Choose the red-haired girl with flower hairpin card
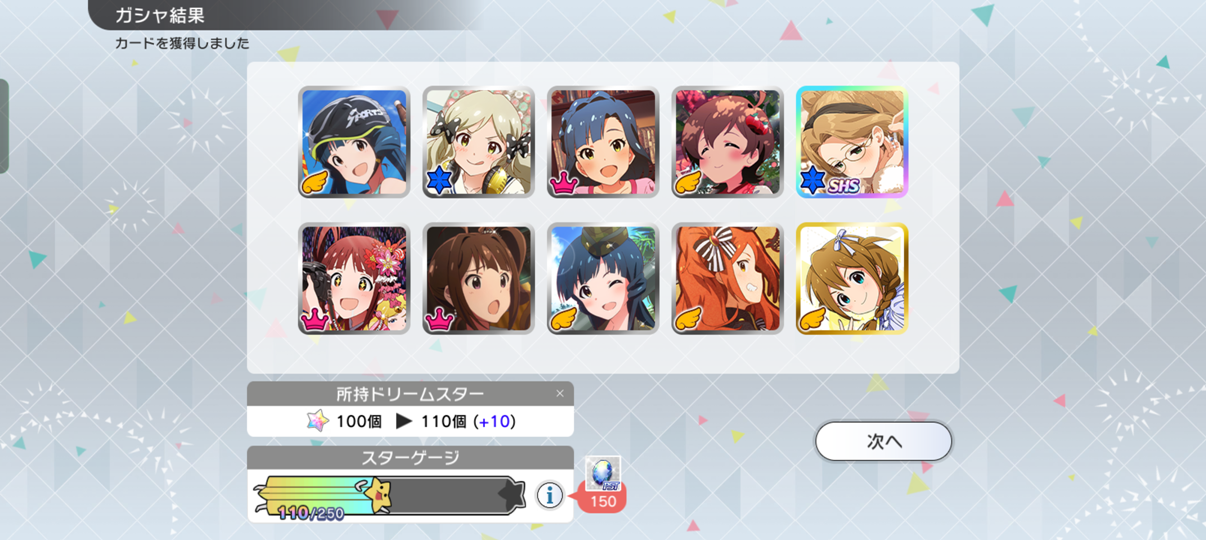The image size is (1206, 540). [x=354, y=278]
